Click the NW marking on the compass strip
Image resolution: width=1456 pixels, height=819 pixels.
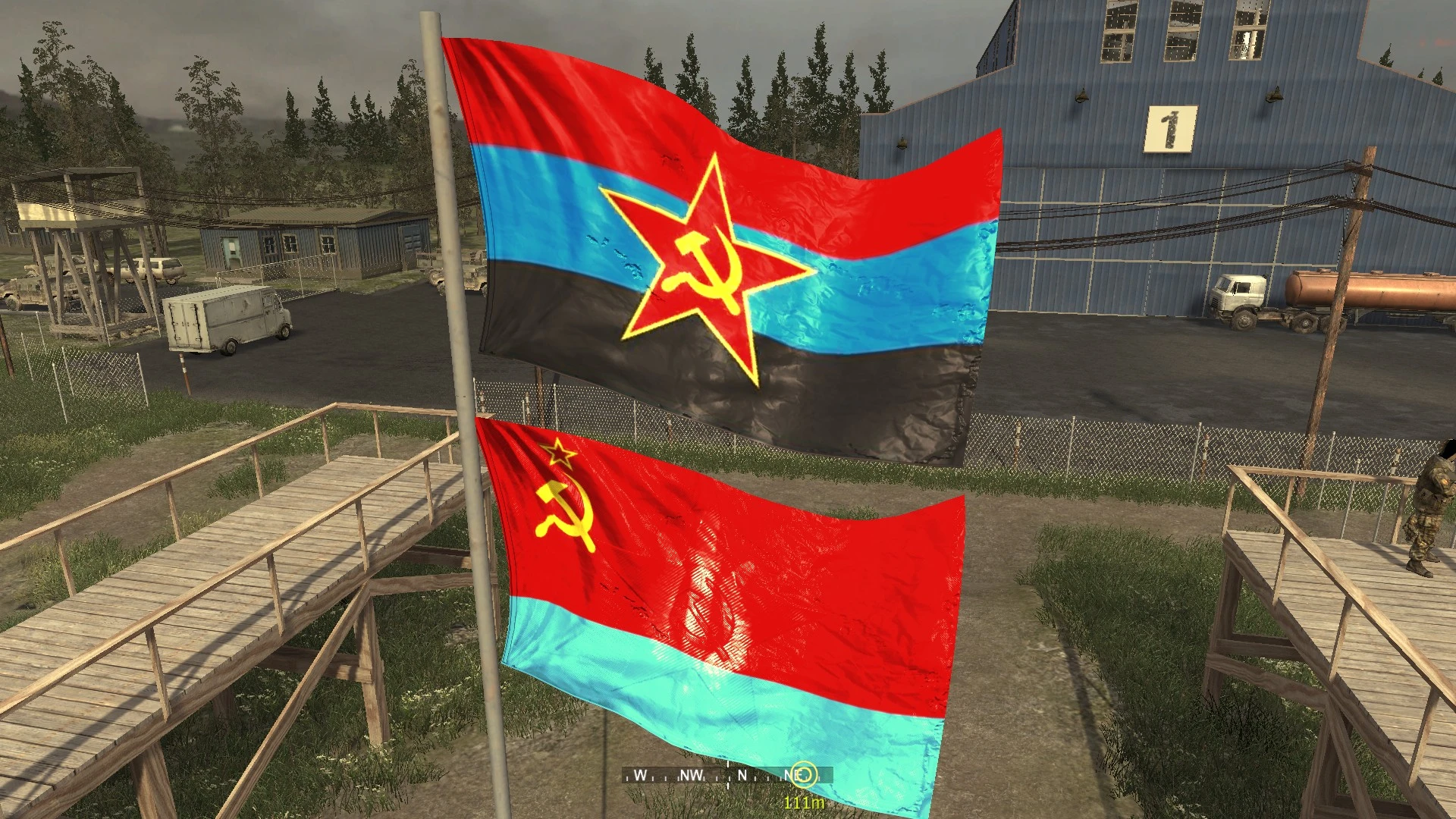(x=692, y=775)
